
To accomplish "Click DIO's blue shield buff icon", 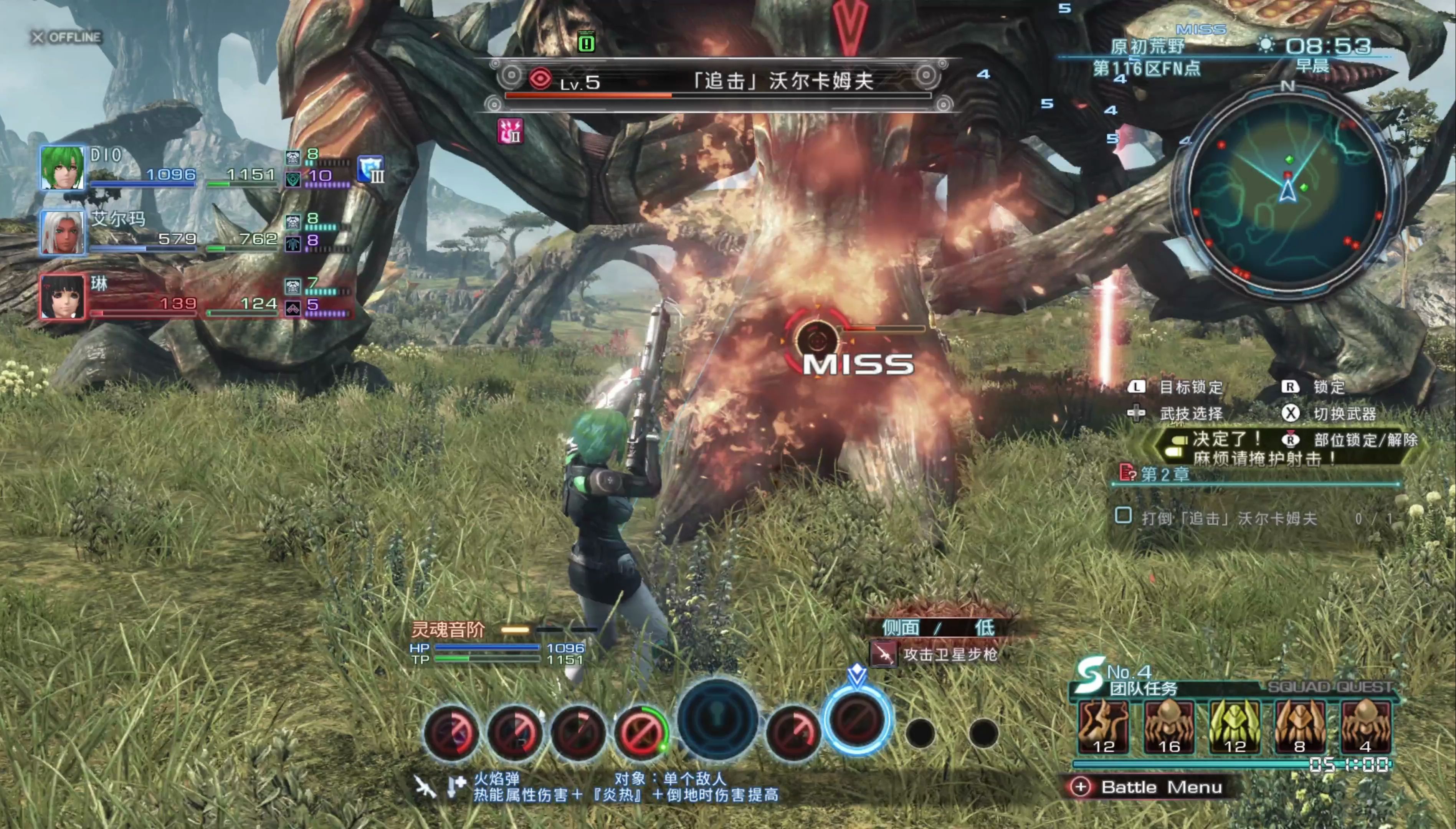I will pos(371,169).
